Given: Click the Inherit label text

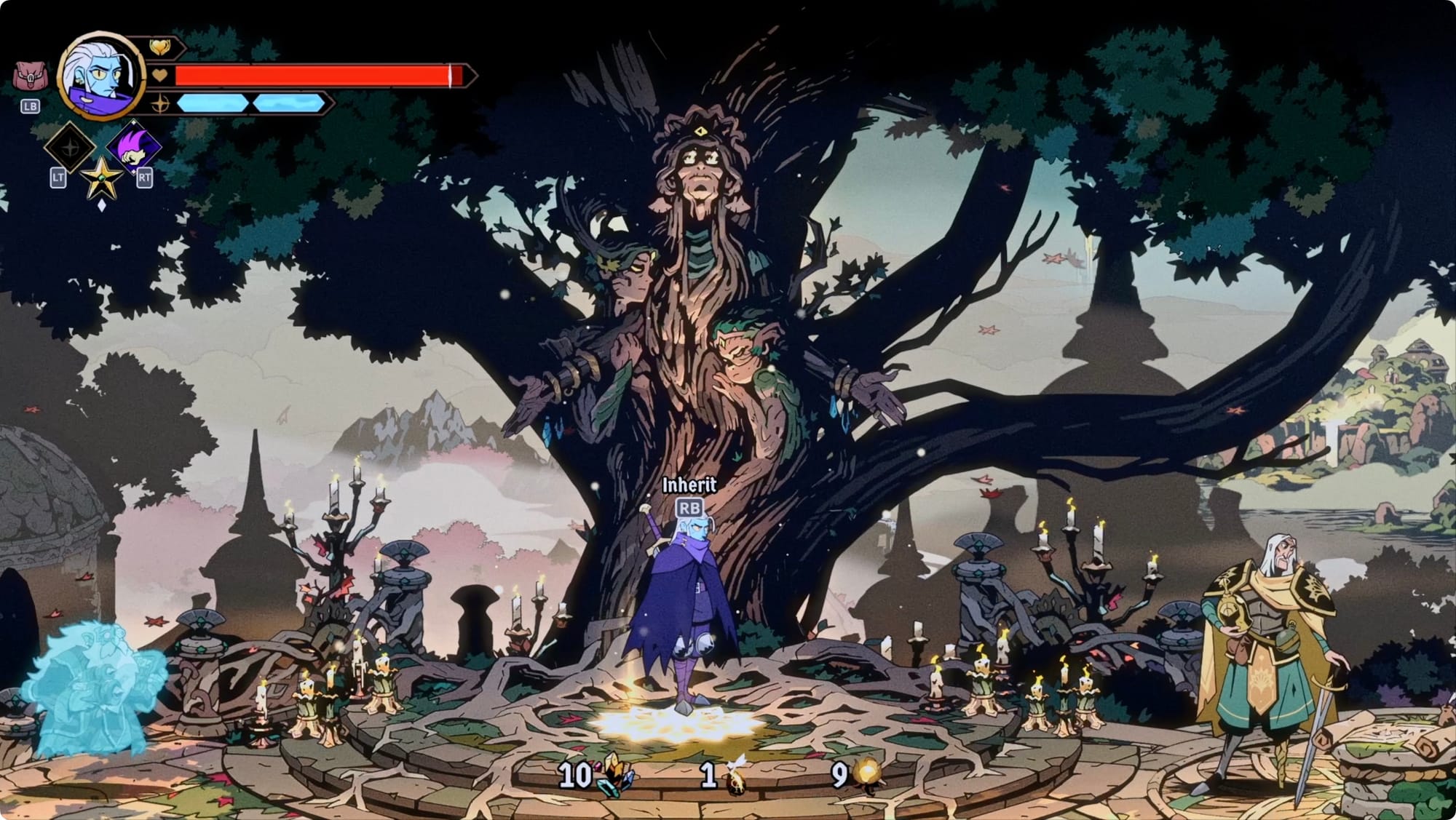Looking at the screenshot, I should tap(690, 483).
